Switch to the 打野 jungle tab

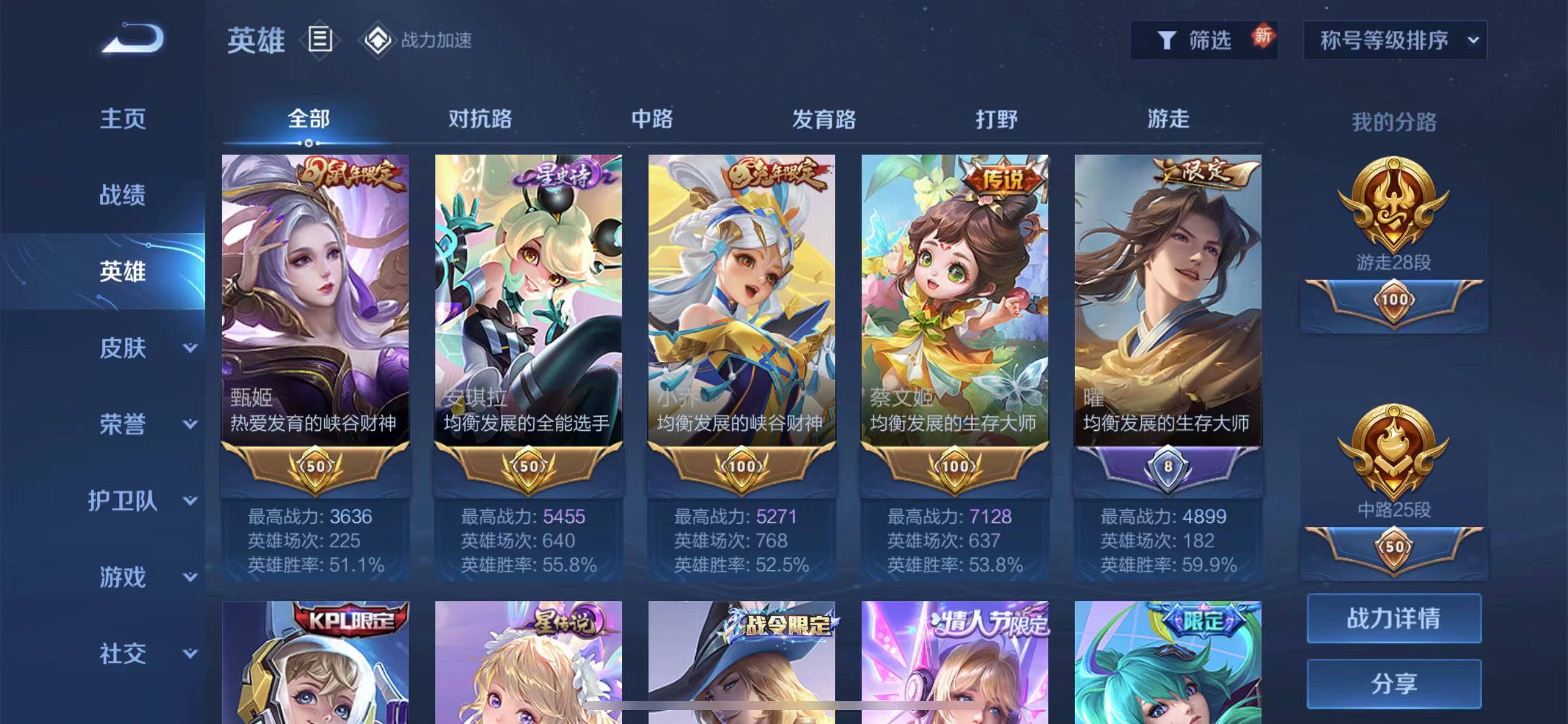996,119
